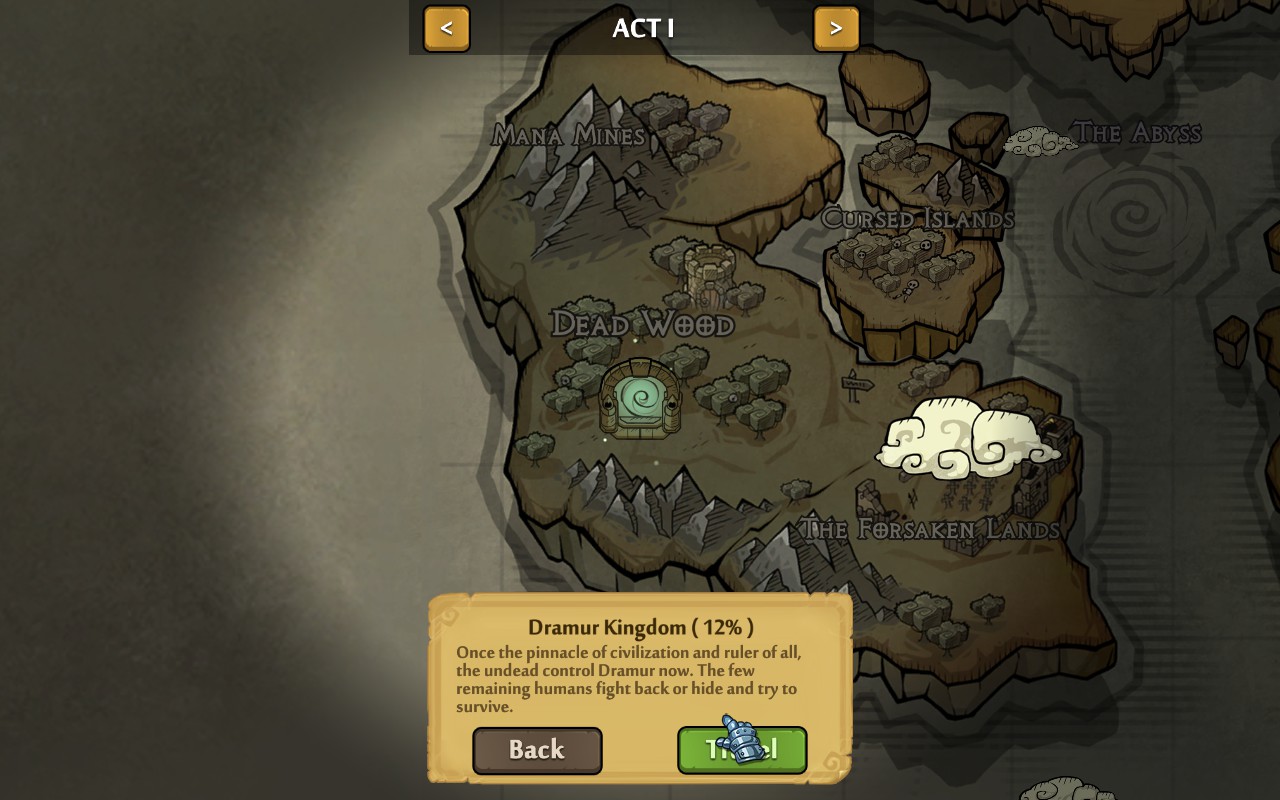Pick The Forsaken Lands on the map

point(930,528)
